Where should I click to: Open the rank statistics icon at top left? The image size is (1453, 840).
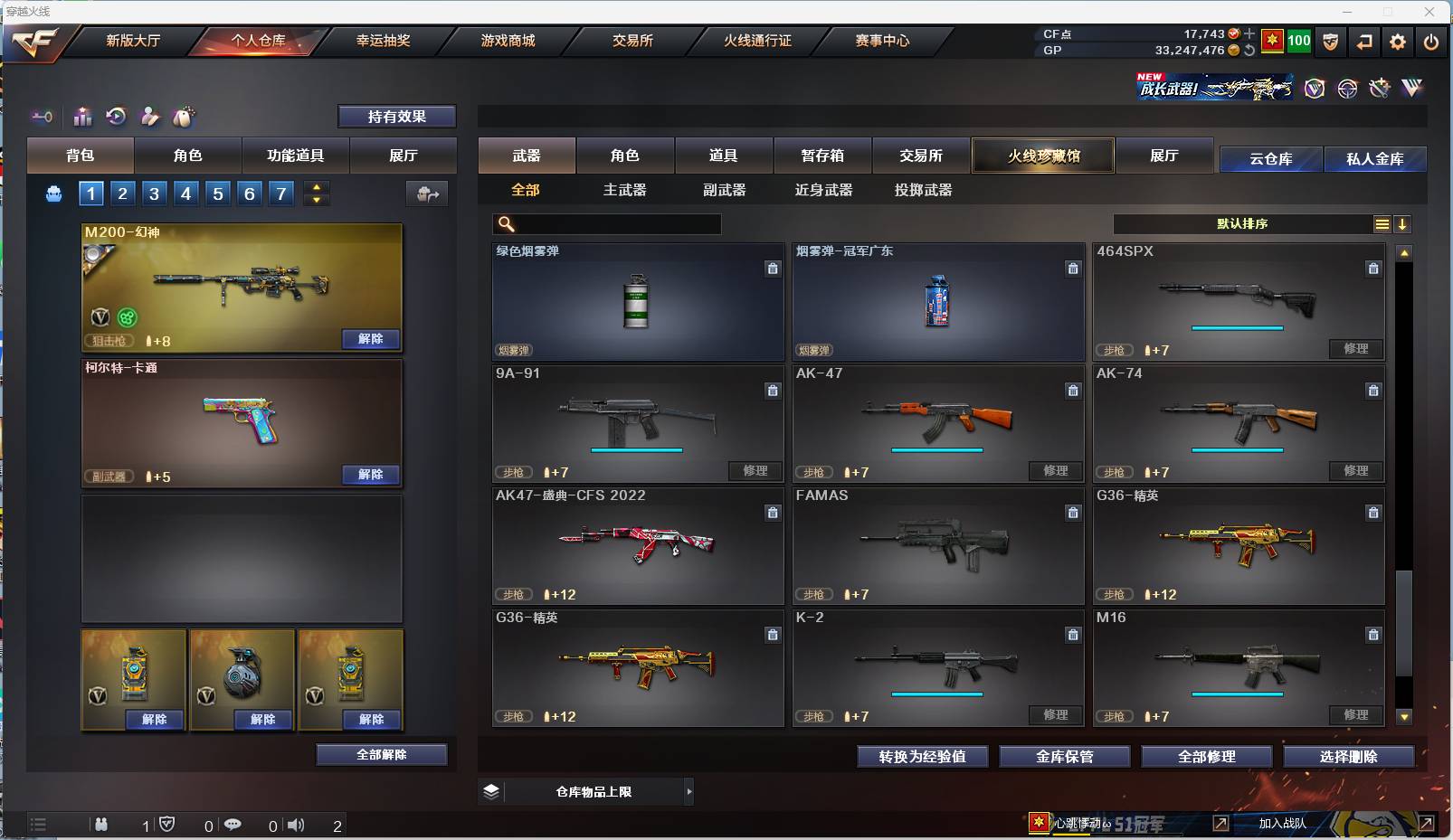[x=82, y=117]
